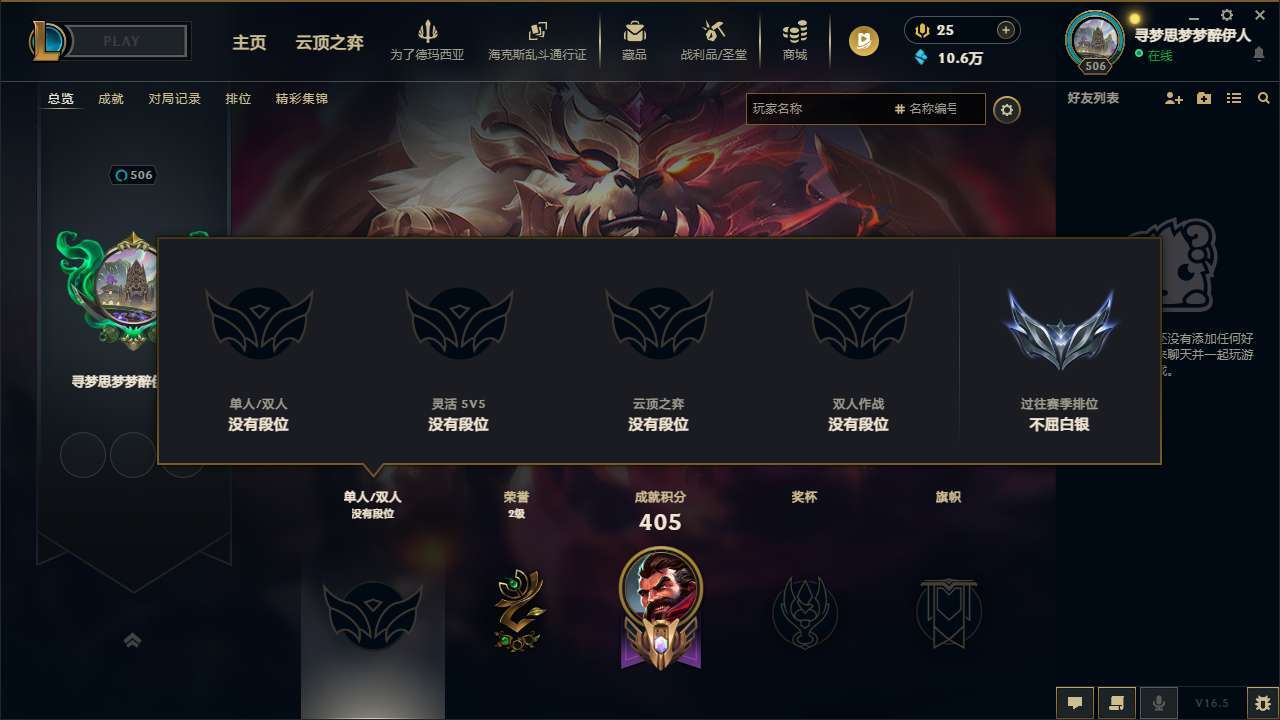Open the Loot (战利品/圣堂) section
Screen dimensions: 1280x720
pos(712,40)
